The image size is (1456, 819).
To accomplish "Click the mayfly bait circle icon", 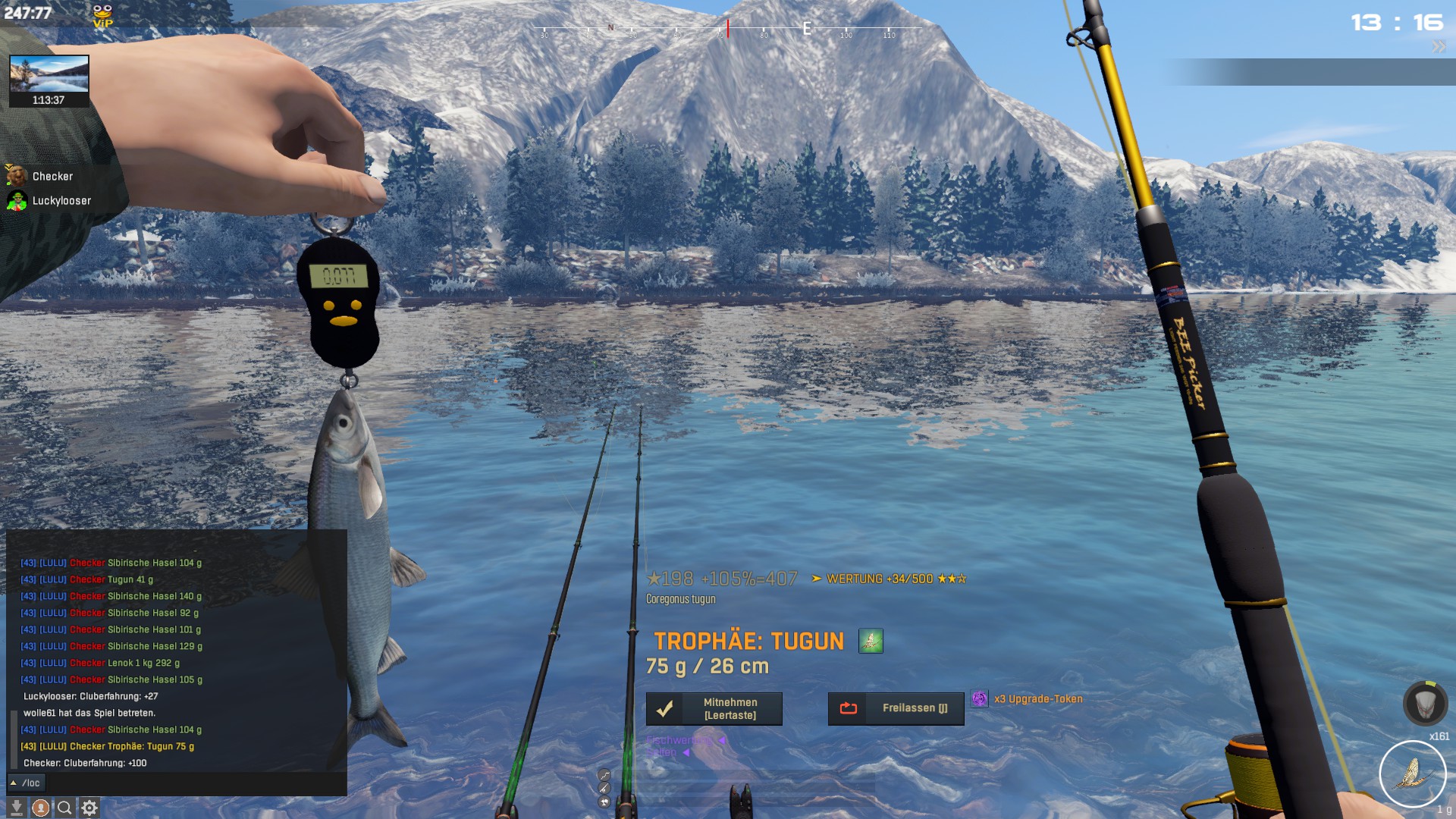I will tap(1412, 773).
